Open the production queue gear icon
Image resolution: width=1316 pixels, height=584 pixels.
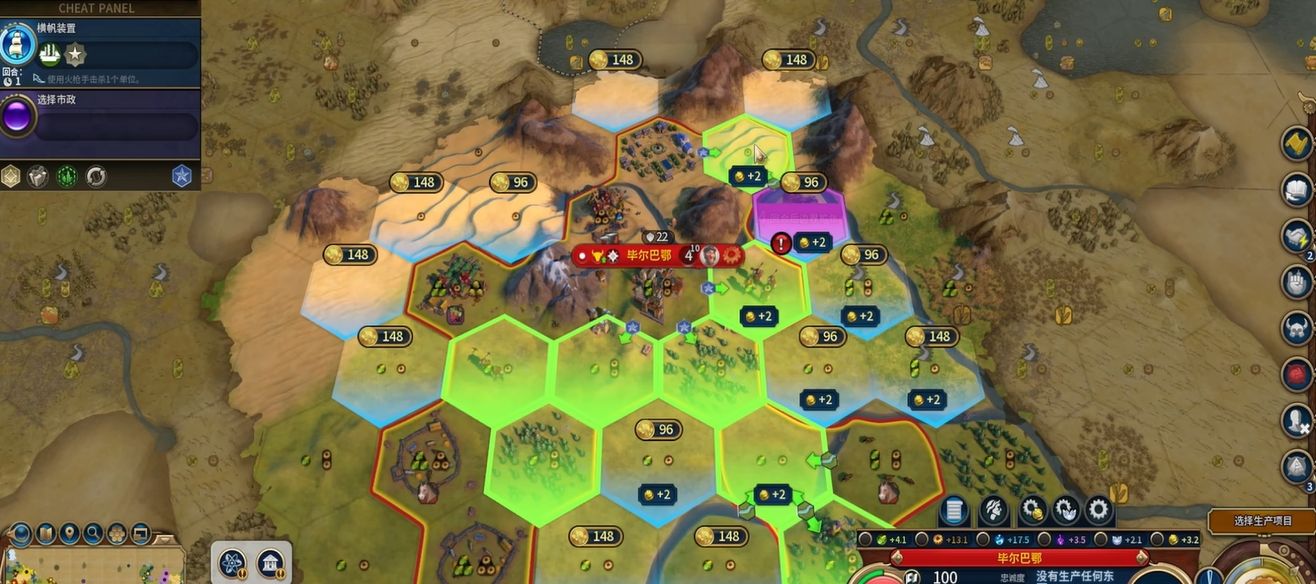point(1099,511)
